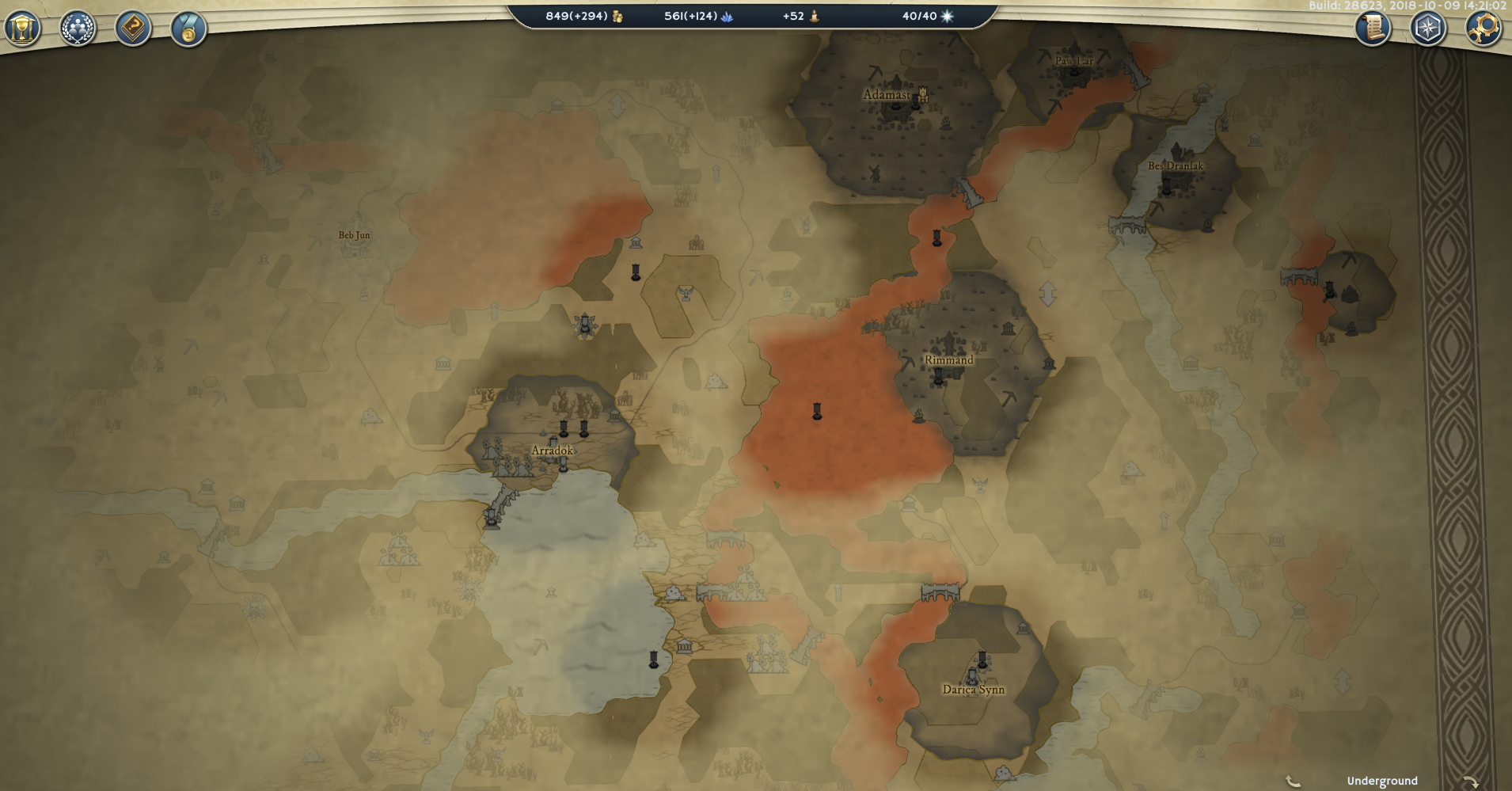Click the compass star hexagon icon
Image resolution: width=1512 pixels, height=791 pixels.
1428,29
